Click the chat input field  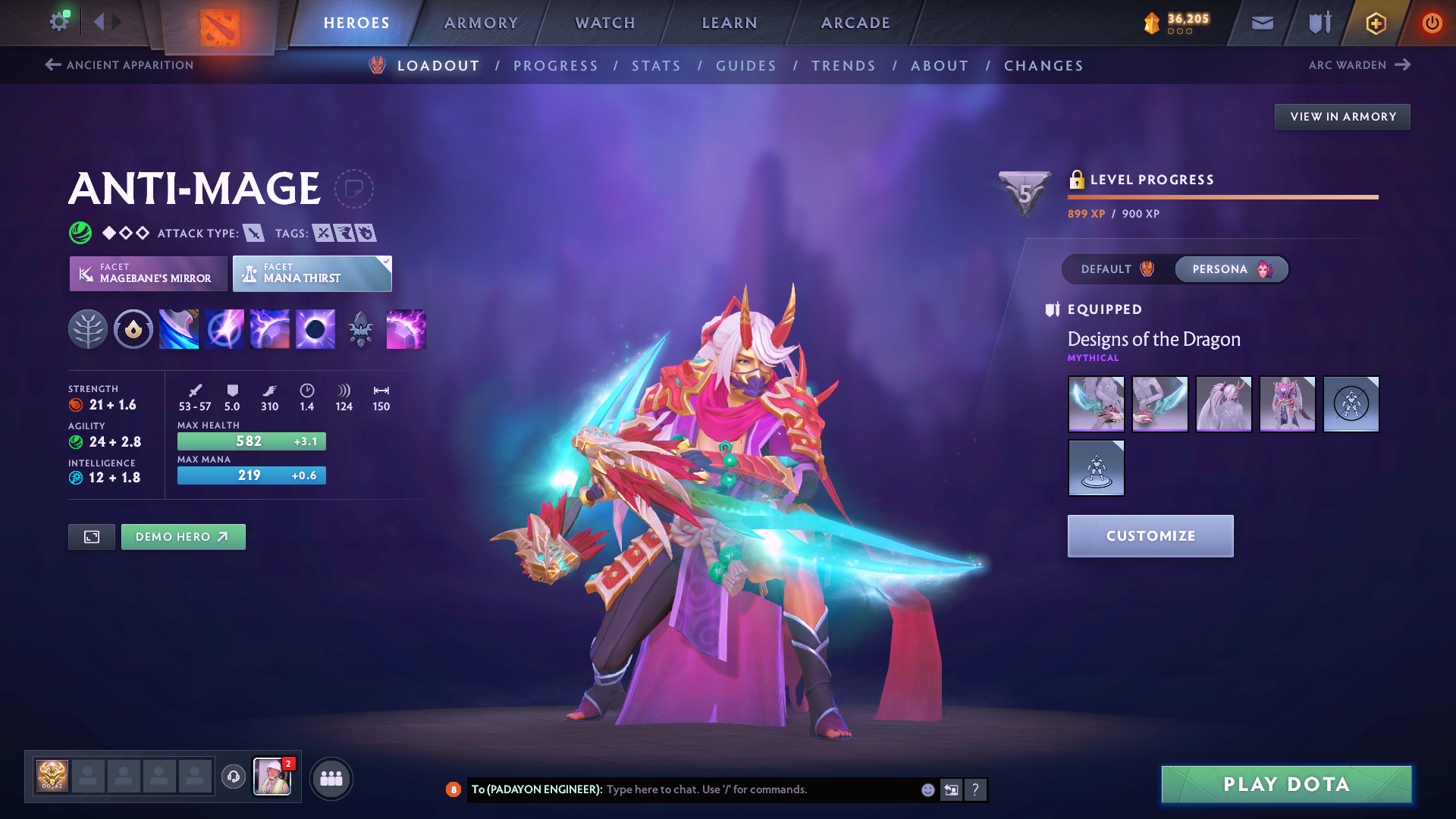[758, 789]
